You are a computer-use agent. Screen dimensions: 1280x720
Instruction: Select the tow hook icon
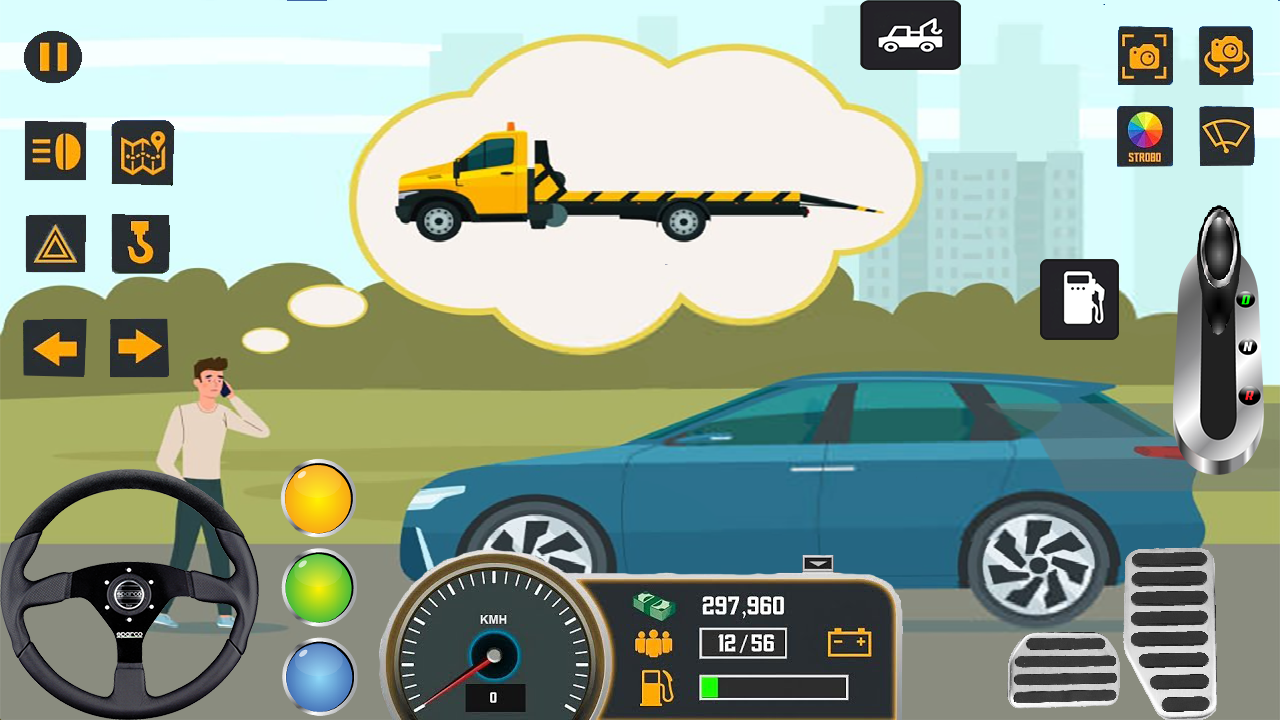140,243
